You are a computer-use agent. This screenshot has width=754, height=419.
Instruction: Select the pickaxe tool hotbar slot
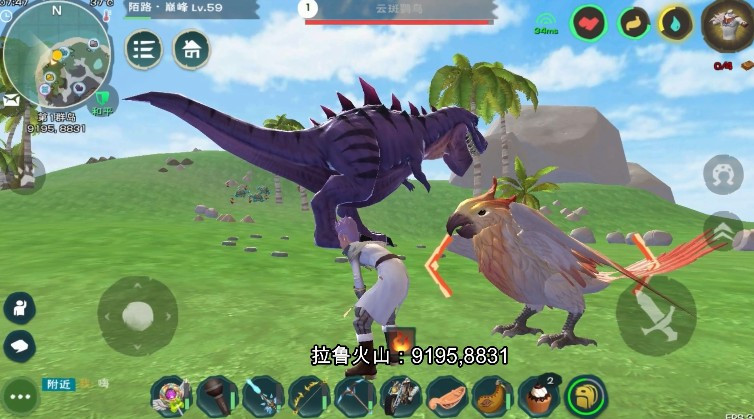pyautogui.click(x=354, y=396)
